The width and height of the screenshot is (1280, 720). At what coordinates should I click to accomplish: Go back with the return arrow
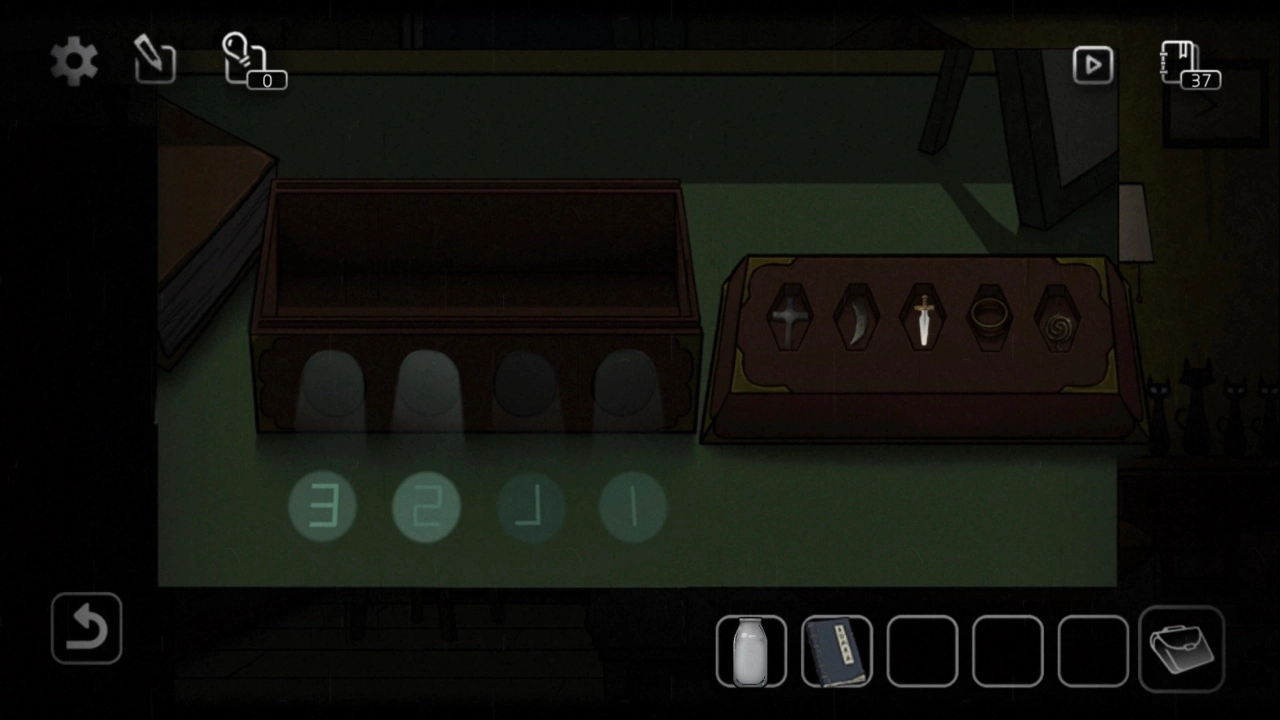click(87, 629)
